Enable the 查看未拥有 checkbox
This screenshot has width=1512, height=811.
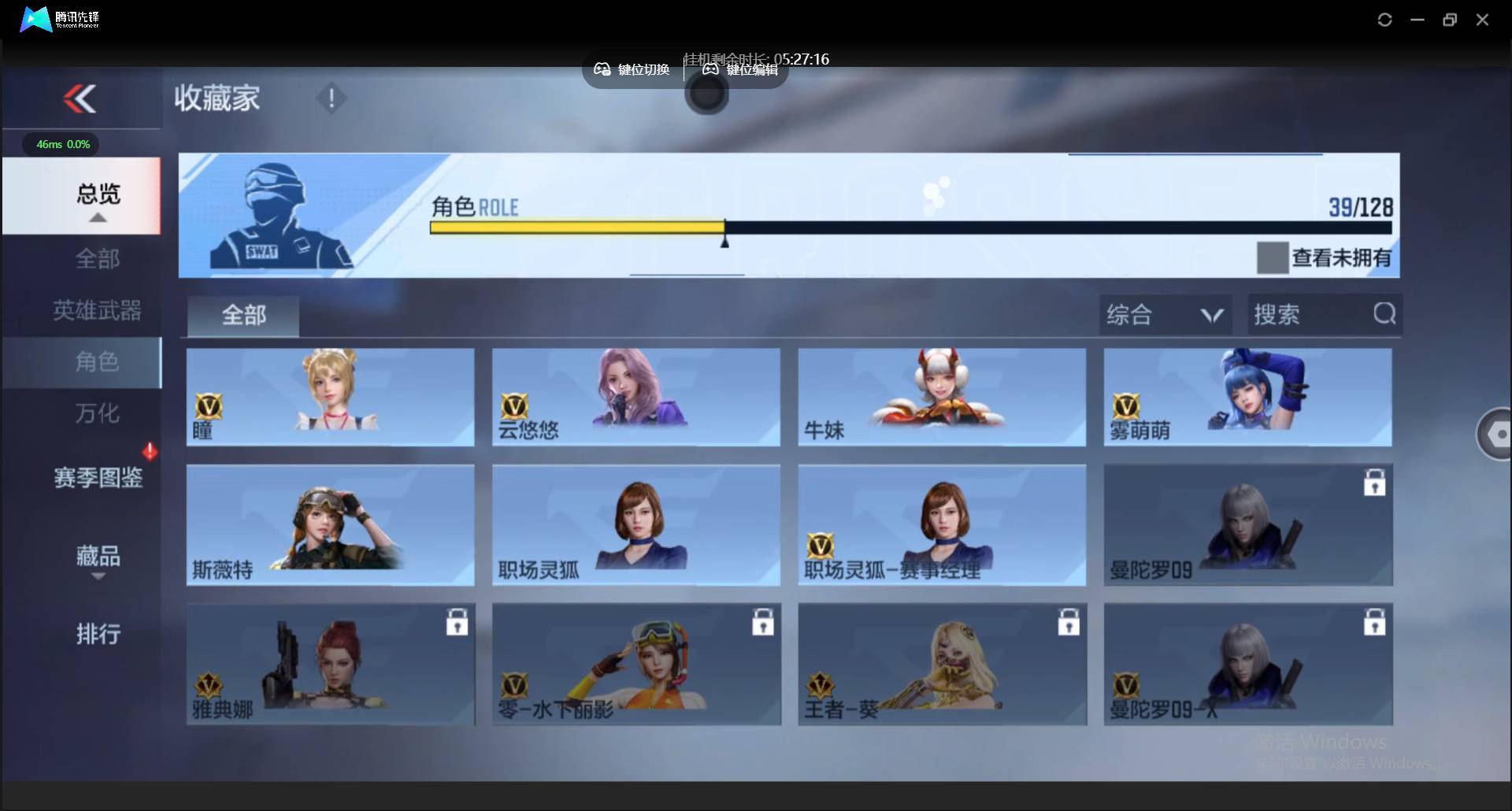(1272, 257)
